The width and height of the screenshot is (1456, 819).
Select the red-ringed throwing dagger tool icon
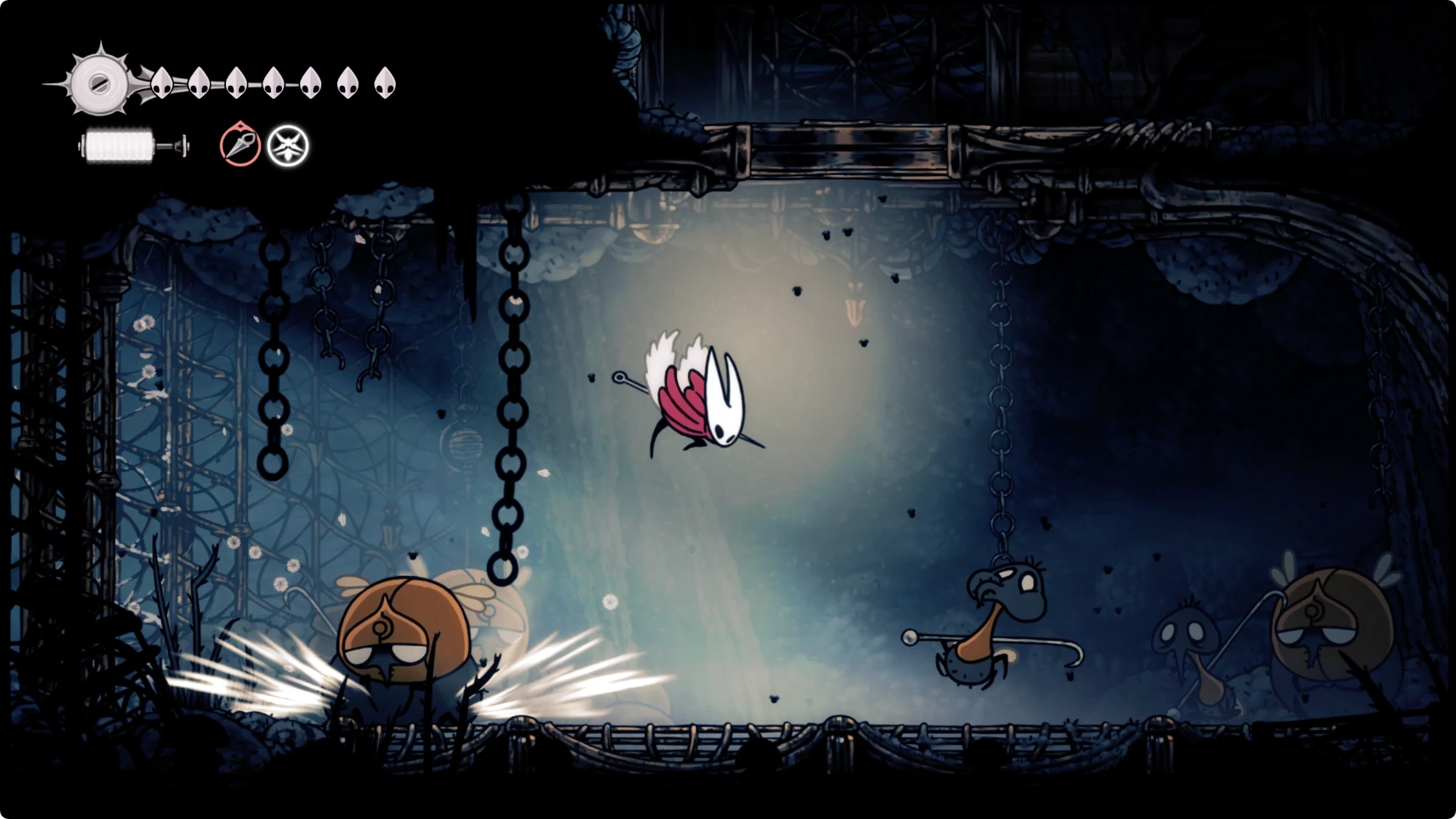[240, 145]
